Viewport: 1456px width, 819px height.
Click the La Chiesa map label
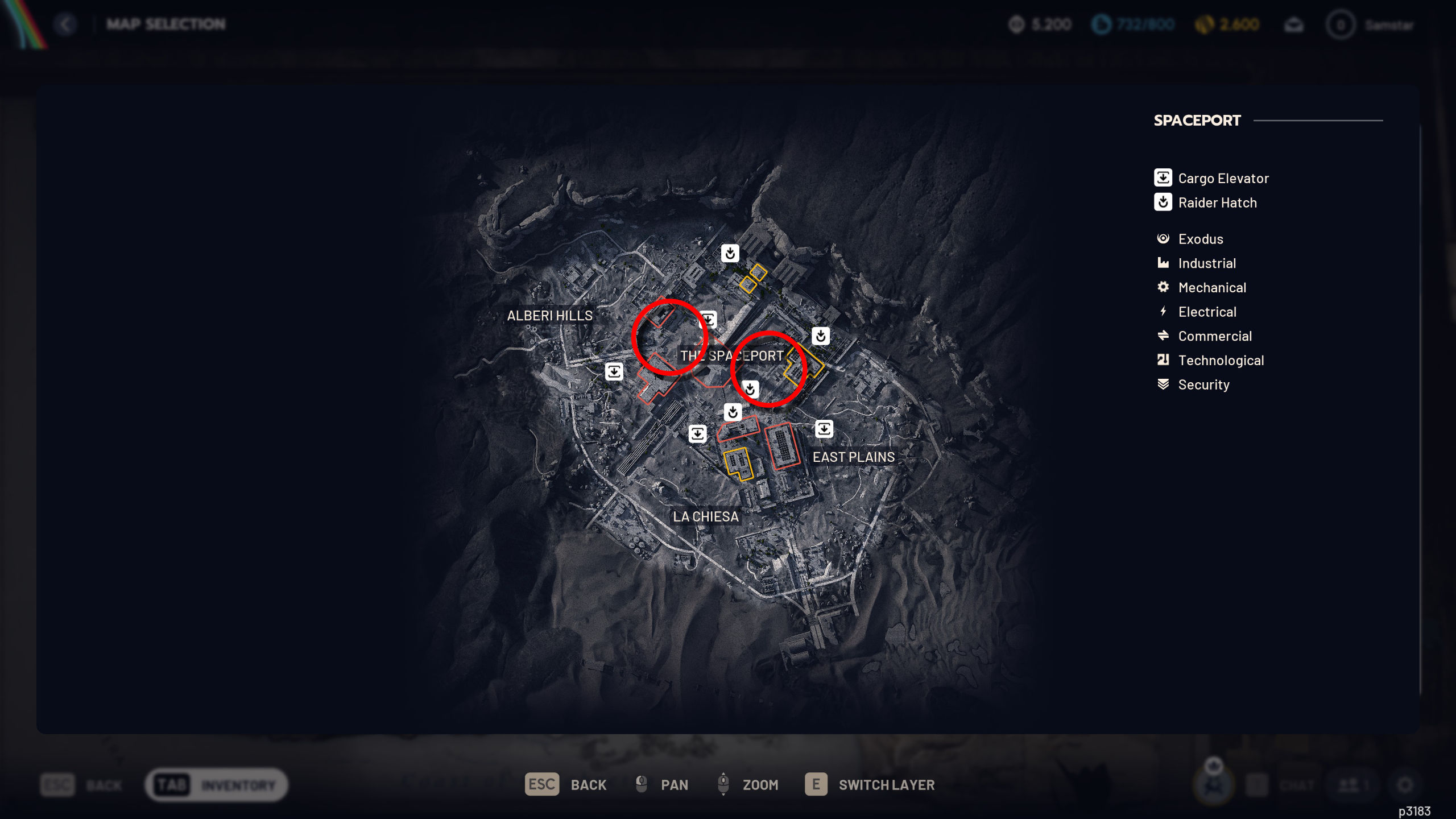click(706, 517)
